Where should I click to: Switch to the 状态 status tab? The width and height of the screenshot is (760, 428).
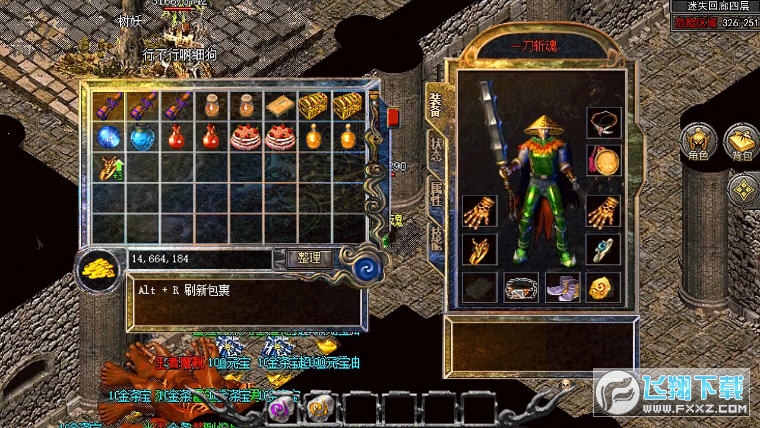click(x=437, y=148)
